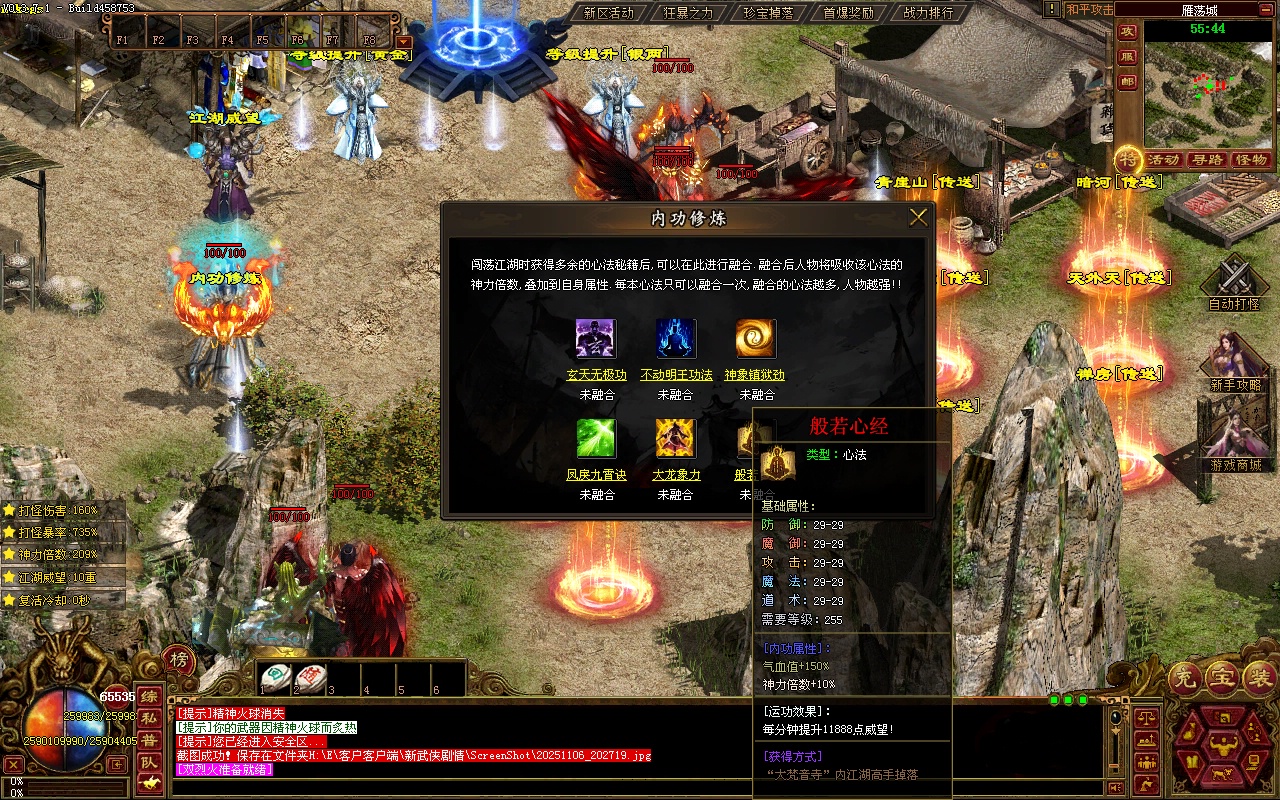Open the 活动 events button under minimap
This screenshot has height=800, width=1280.
coord(1164,160)
